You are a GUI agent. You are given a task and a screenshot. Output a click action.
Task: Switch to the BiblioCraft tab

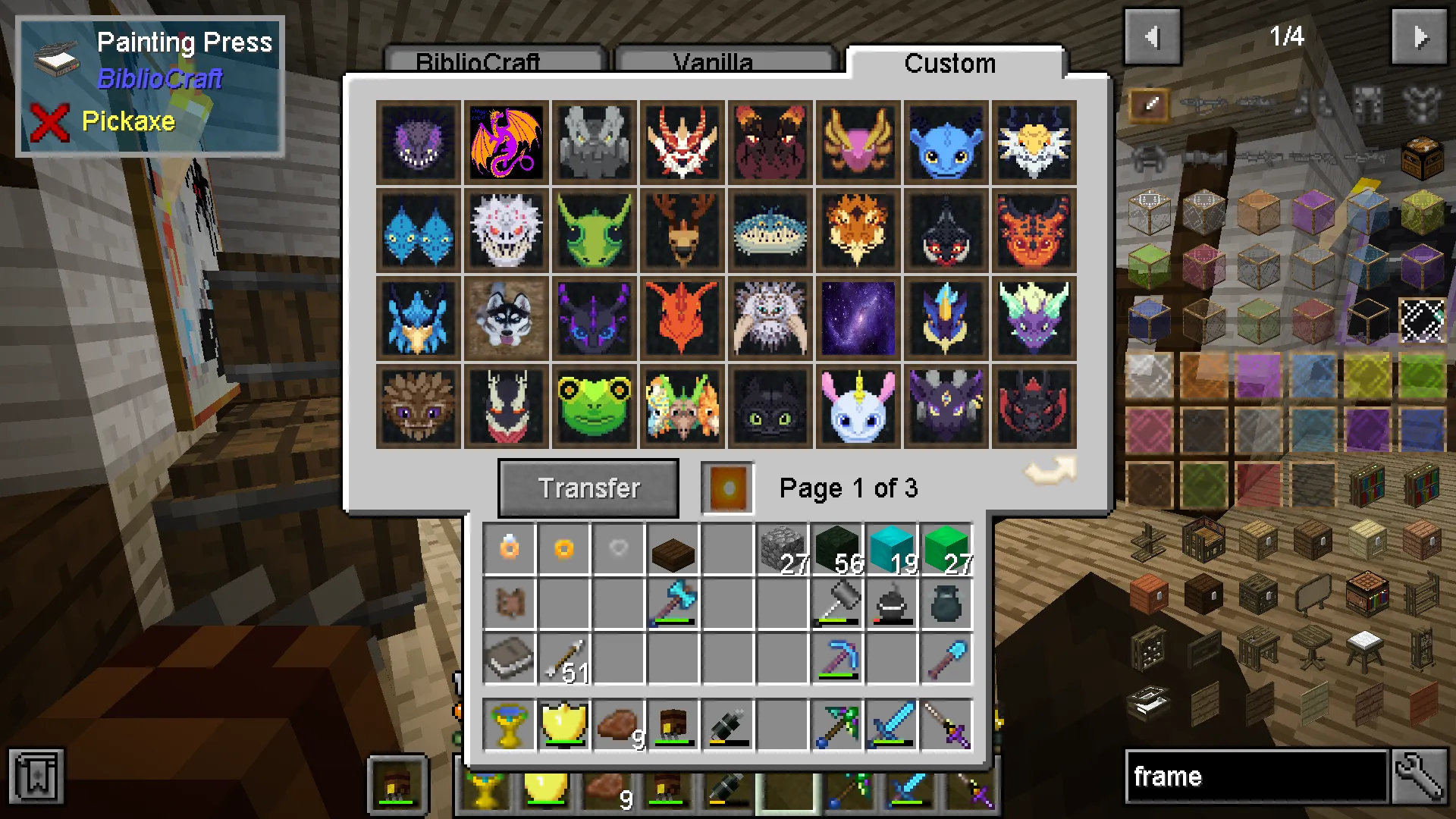point(479,62)
